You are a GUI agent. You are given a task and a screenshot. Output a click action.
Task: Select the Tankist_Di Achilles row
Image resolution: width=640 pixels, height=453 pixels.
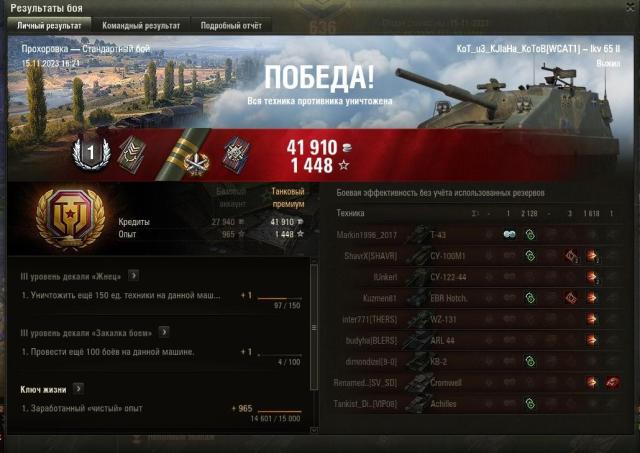pyautogui.click(x=470, y=404)
